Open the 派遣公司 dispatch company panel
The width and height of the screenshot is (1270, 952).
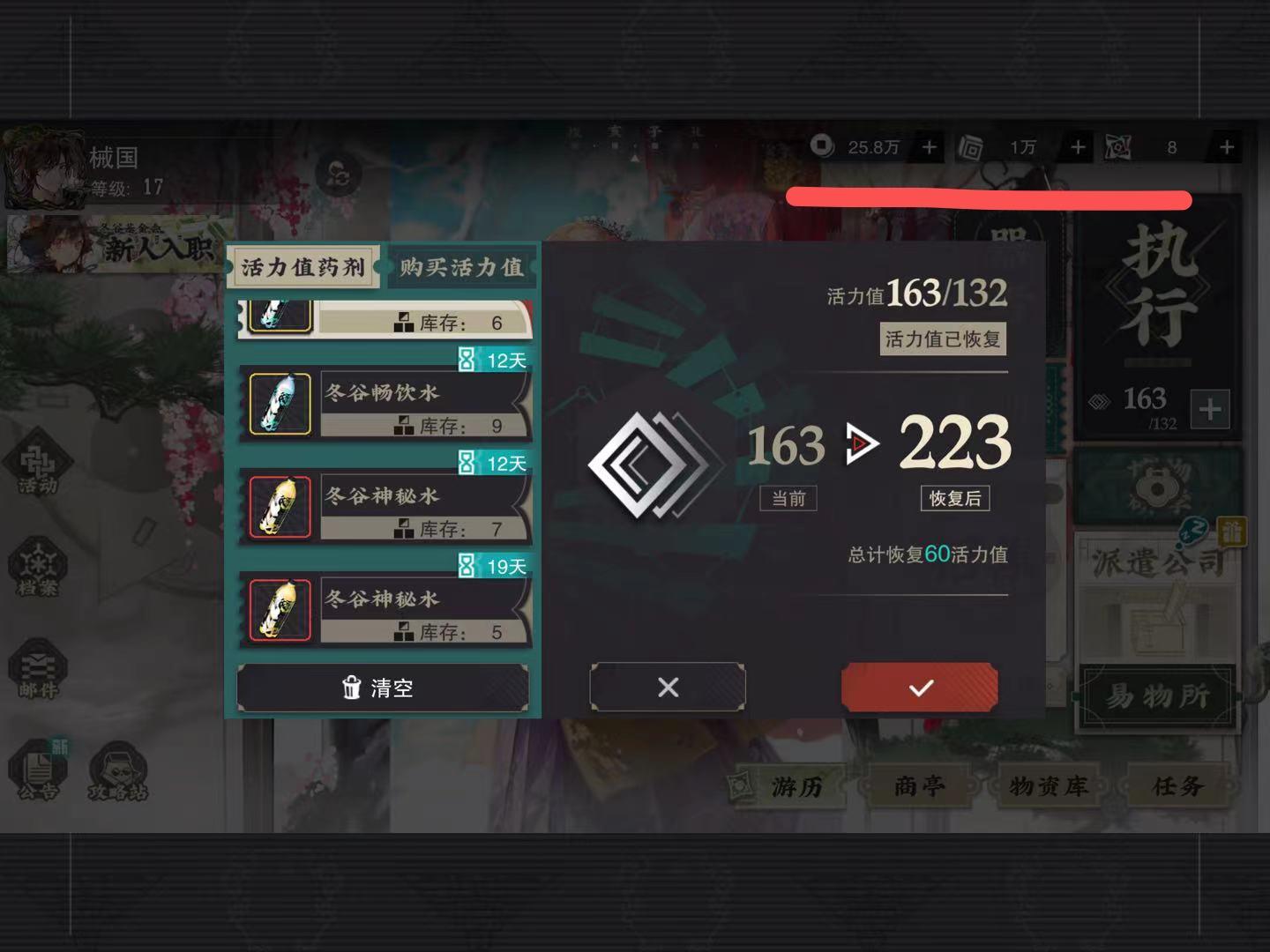(1155, 564)
